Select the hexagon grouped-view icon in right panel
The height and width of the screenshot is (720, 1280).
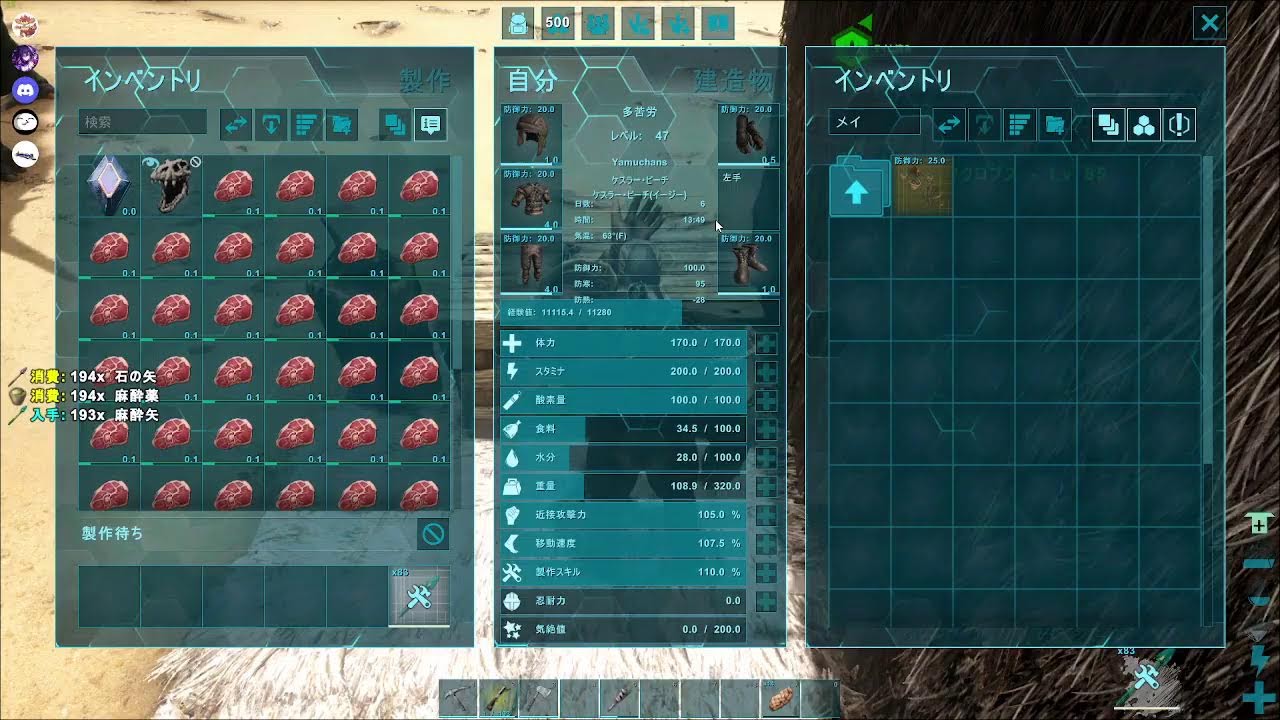1143,125
